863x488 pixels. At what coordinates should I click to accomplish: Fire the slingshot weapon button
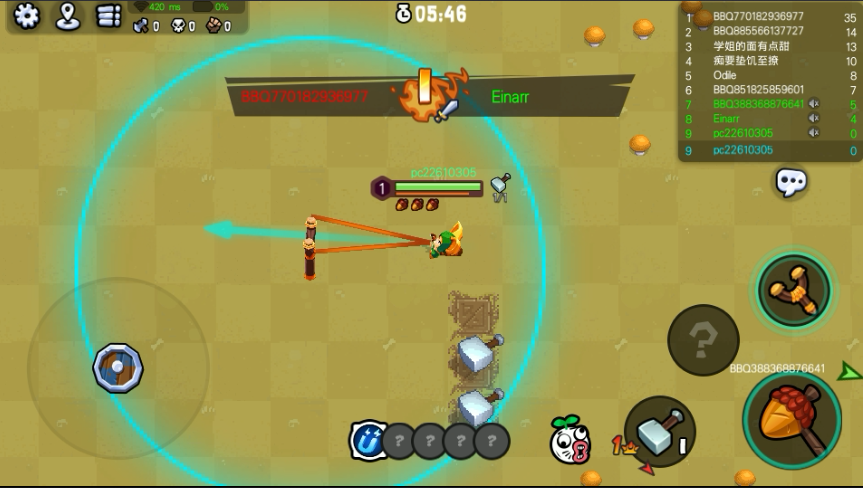click(793, 289)
